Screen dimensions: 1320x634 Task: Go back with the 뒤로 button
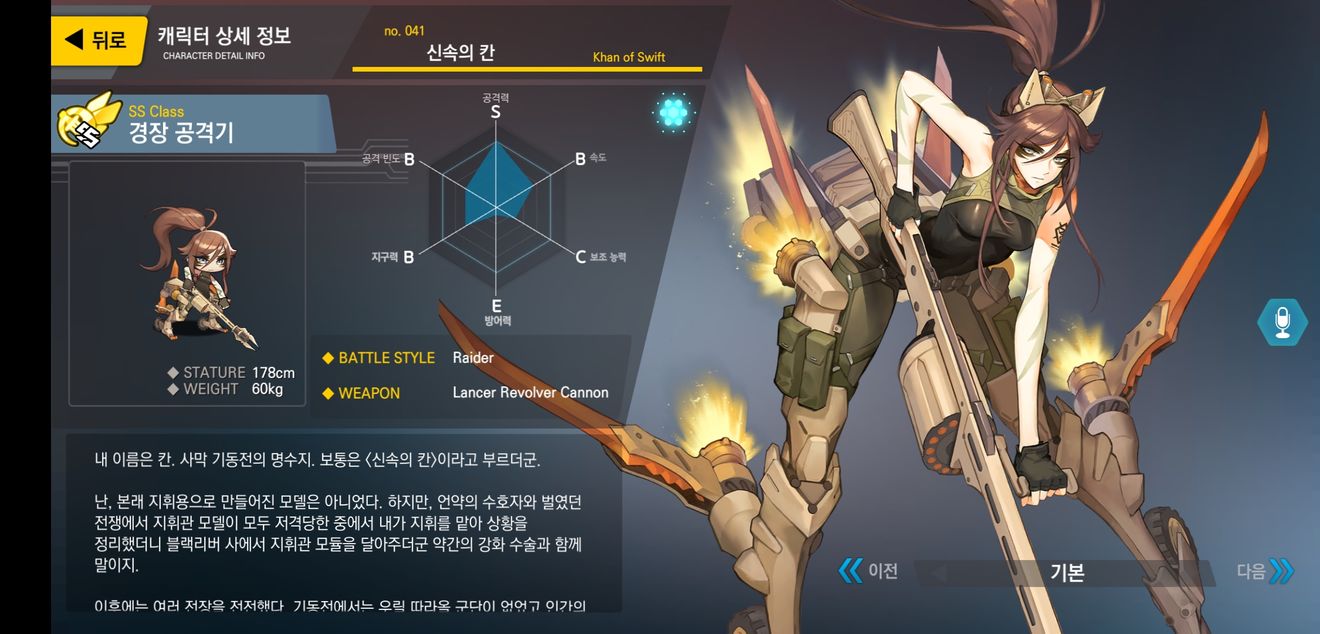click(98, 40)
